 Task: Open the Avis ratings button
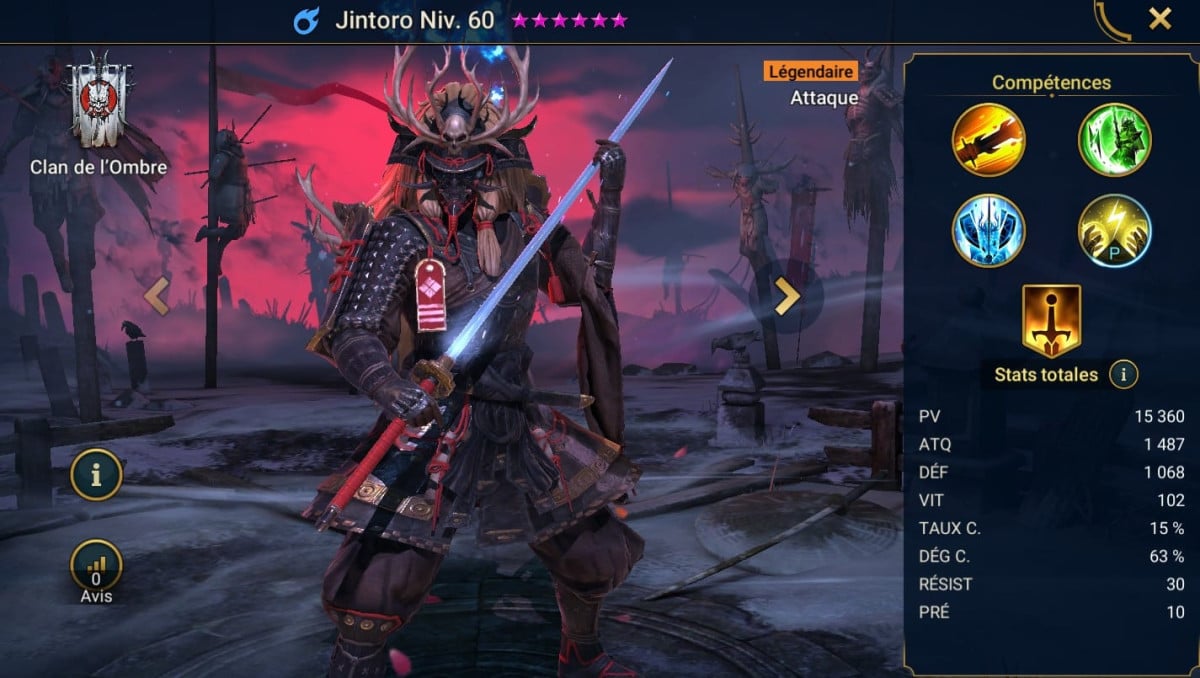pyautogui.click(x=96, y=567)
